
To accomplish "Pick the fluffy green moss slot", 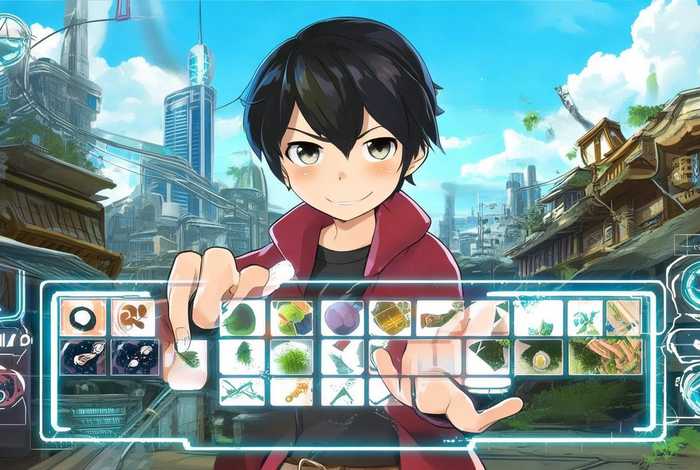I will pyautogui.click(x=292, y=356).
